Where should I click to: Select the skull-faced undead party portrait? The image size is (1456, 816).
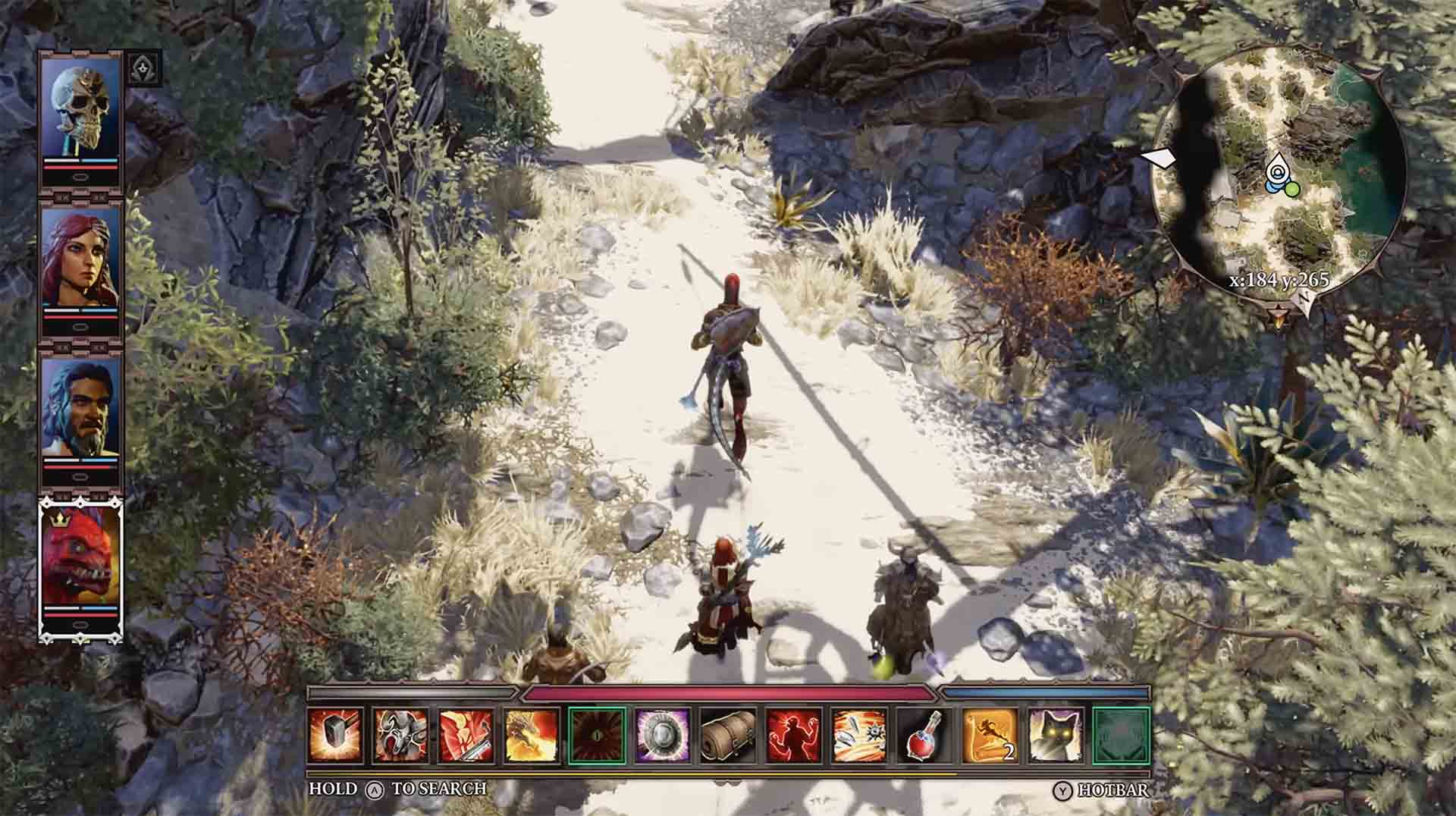pyautogui.click(x=81, y=106)
